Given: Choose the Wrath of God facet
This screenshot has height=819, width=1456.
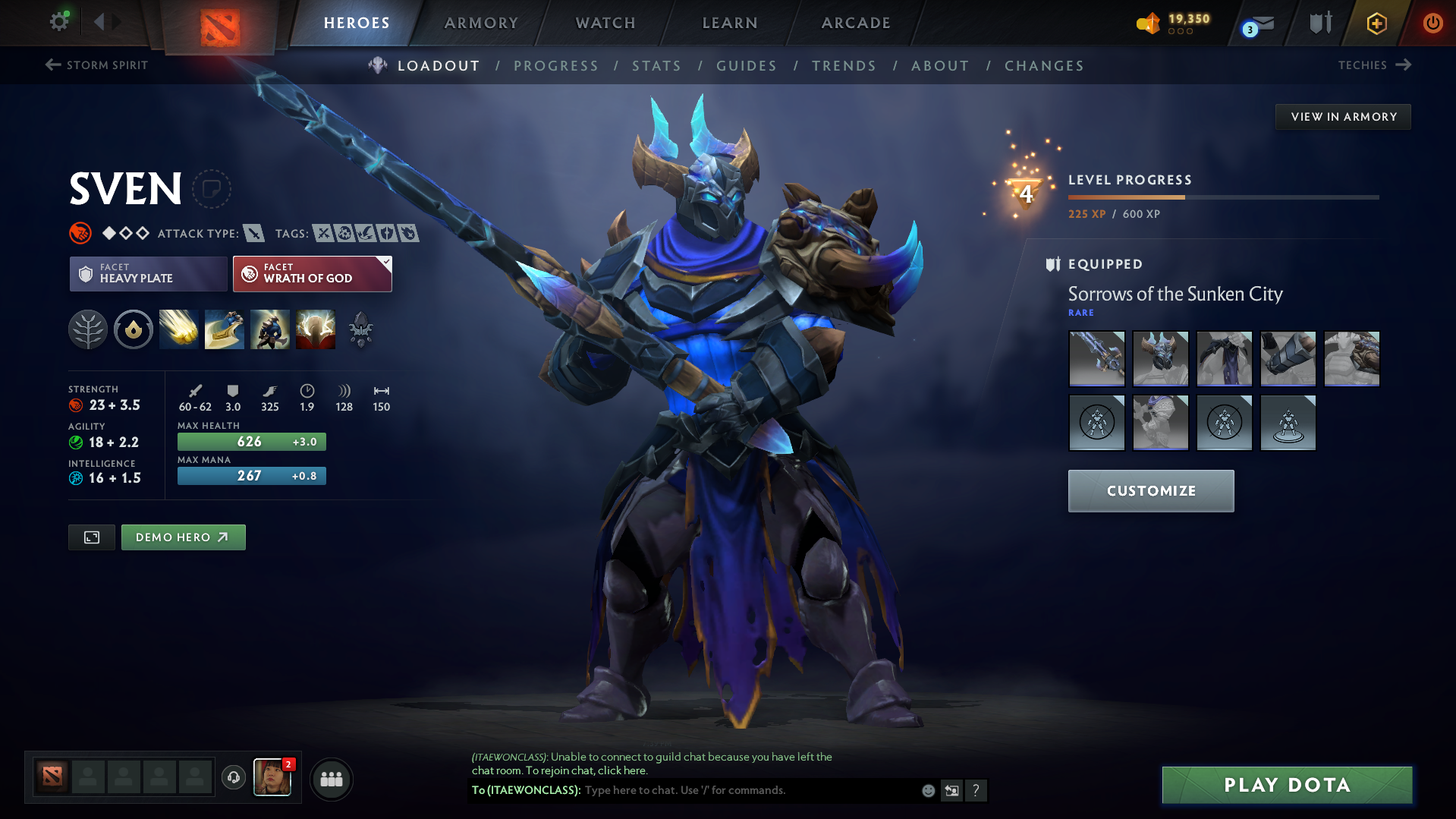Looking at the screenshot, I should click(x=312, y=274).
